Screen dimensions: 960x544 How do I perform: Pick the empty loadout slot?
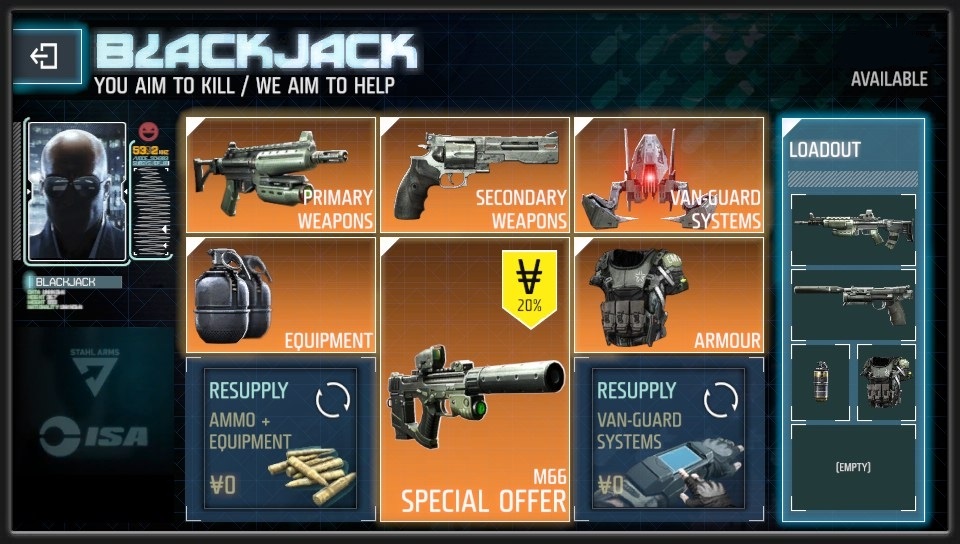(x=853, y=467)
